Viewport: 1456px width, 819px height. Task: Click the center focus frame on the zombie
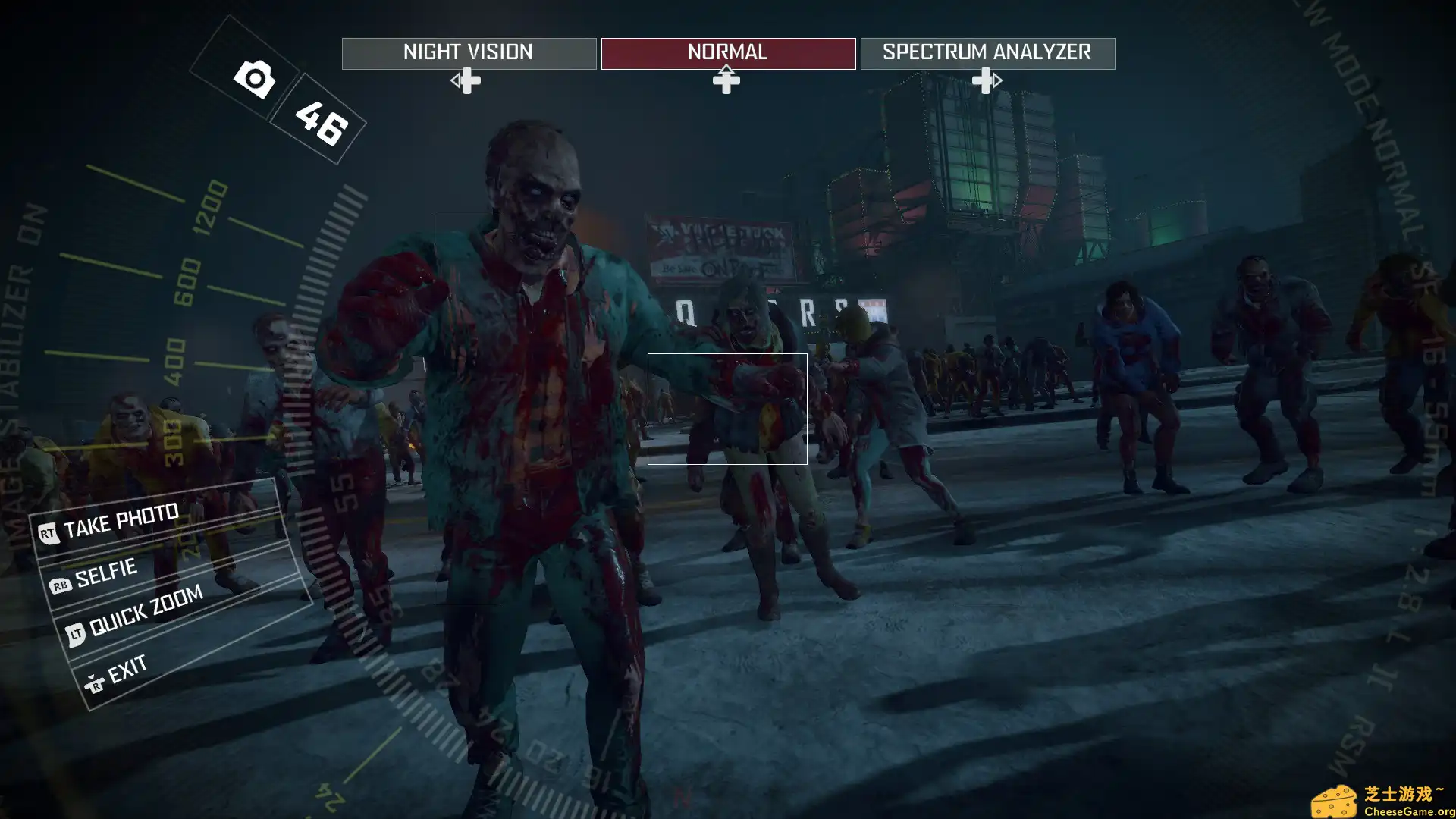tap(727, 407)
